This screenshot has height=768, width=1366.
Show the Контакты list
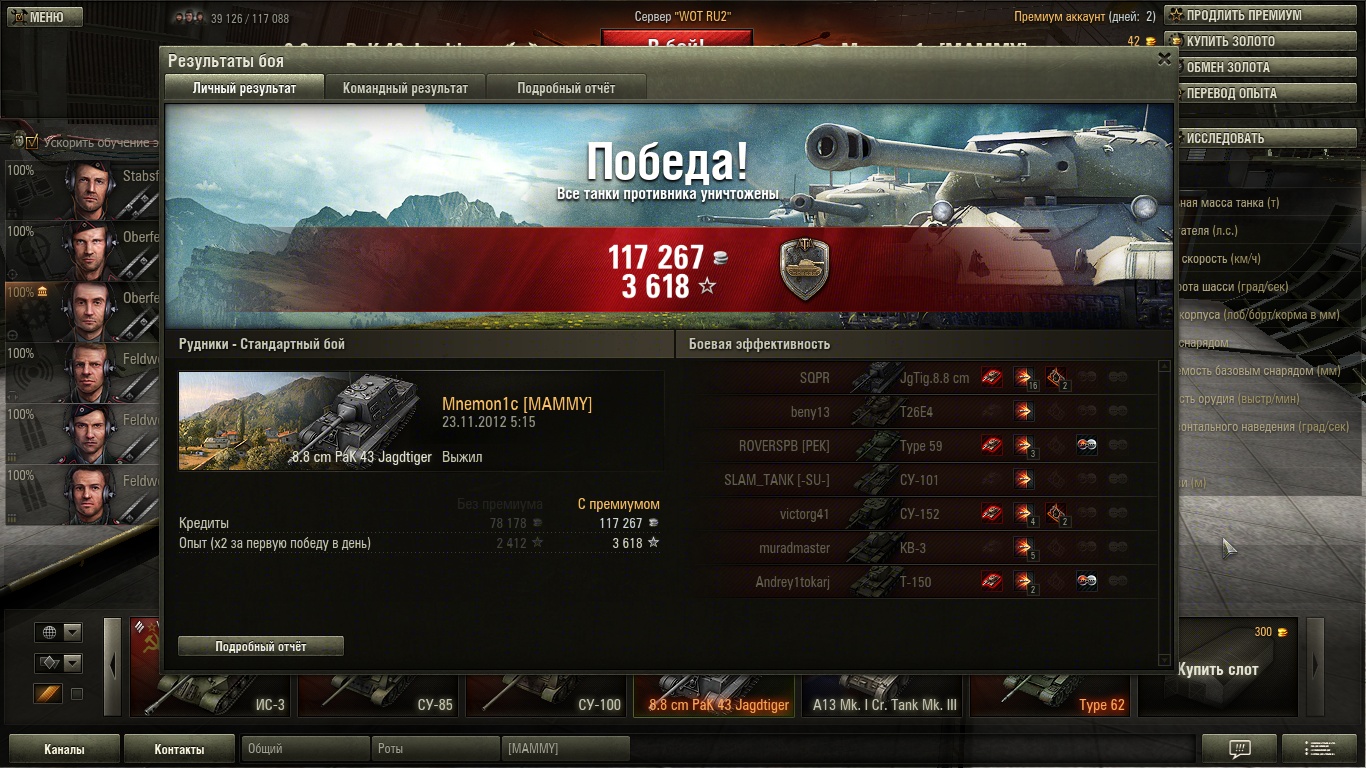coord(179,749)
